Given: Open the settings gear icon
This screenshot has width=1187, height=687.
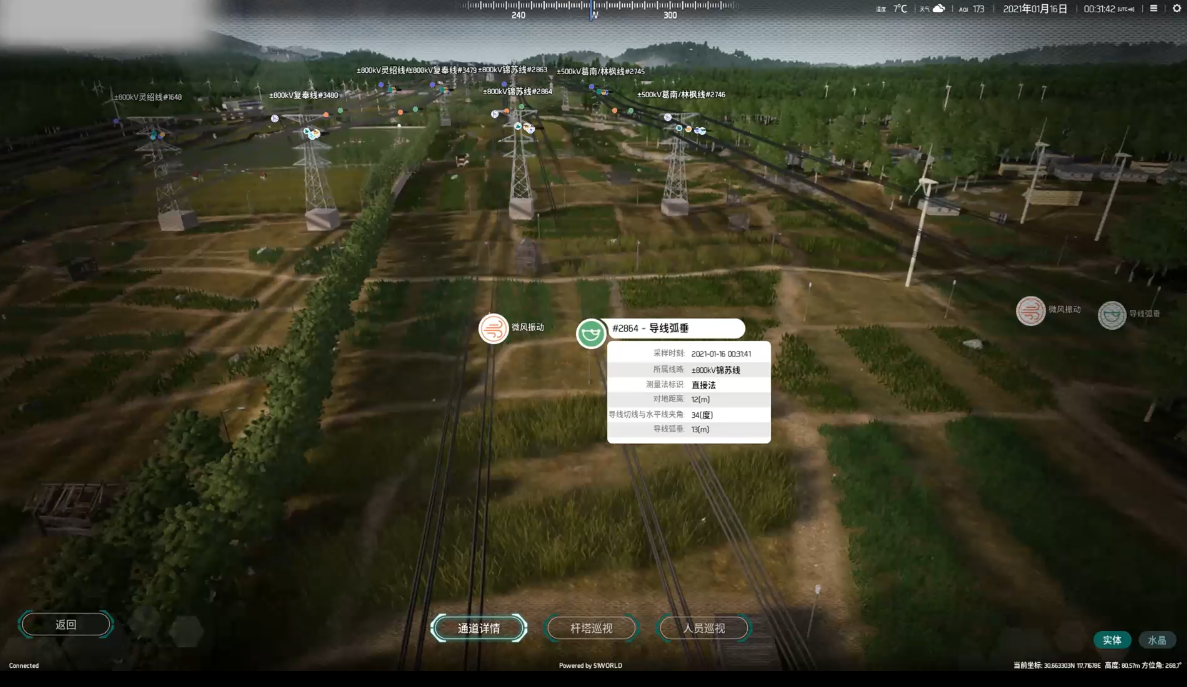Looking at the screenshot, I should (1176, 9).
